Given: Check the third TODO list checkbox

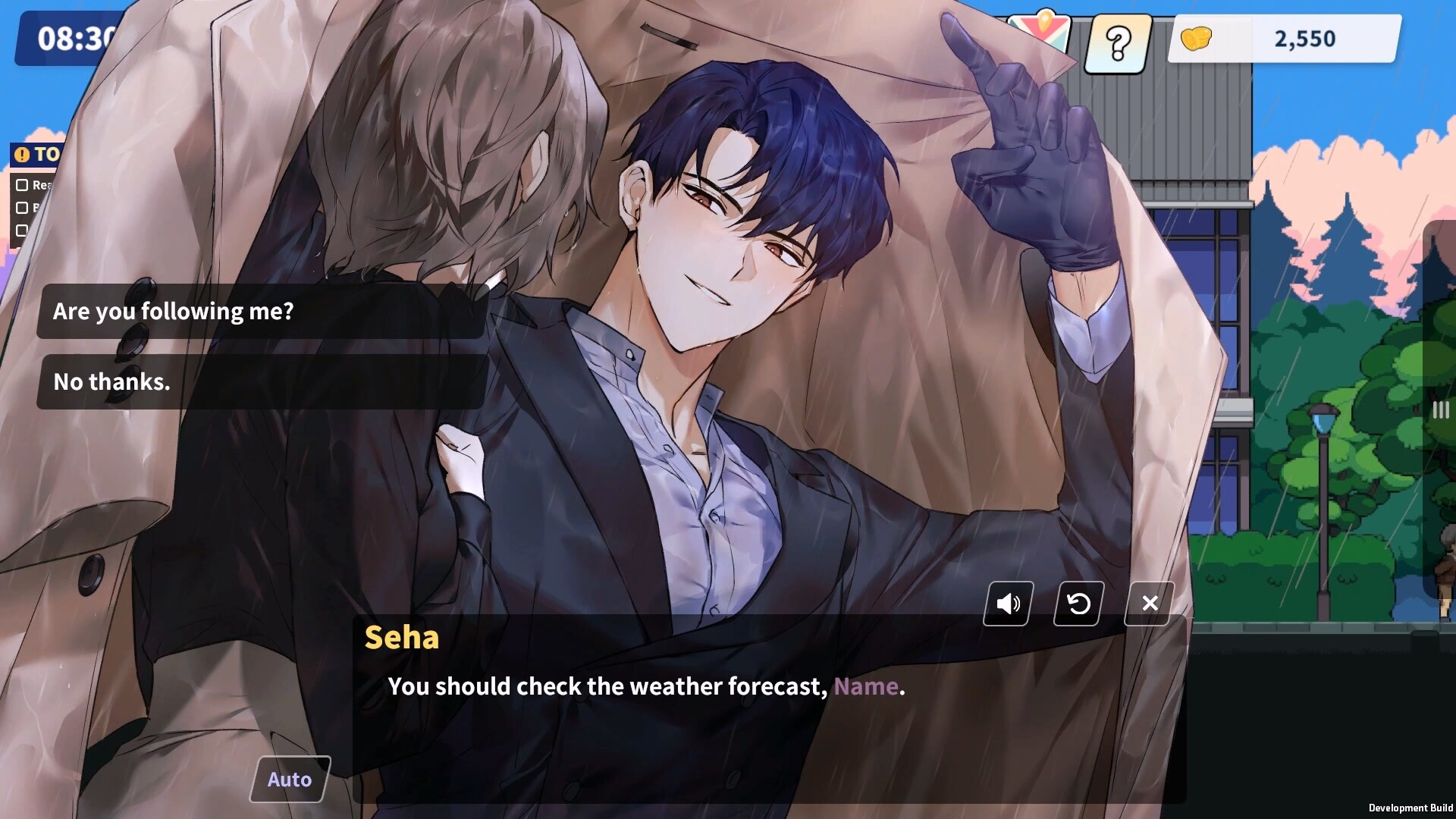Looking at the screenshot, I should [21, 231].
